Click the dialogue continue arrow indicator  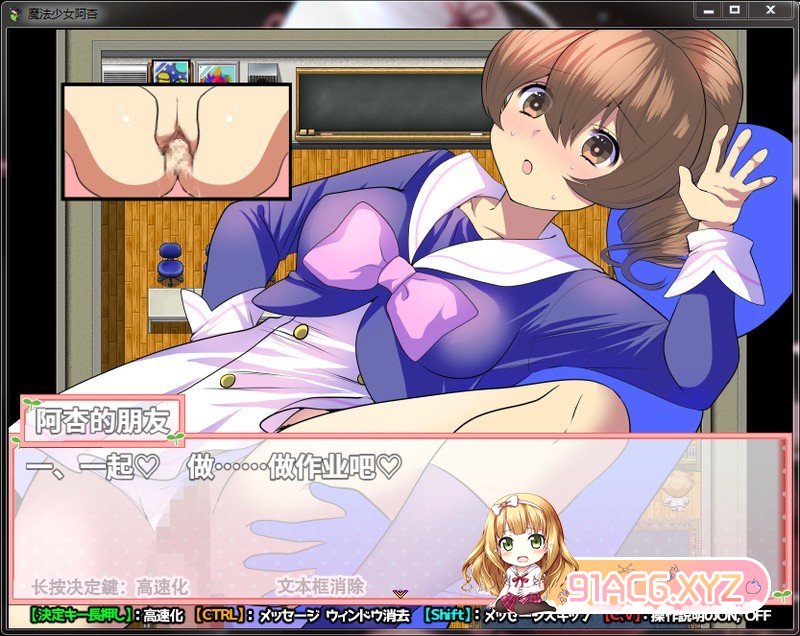click(x=400, y=594)
